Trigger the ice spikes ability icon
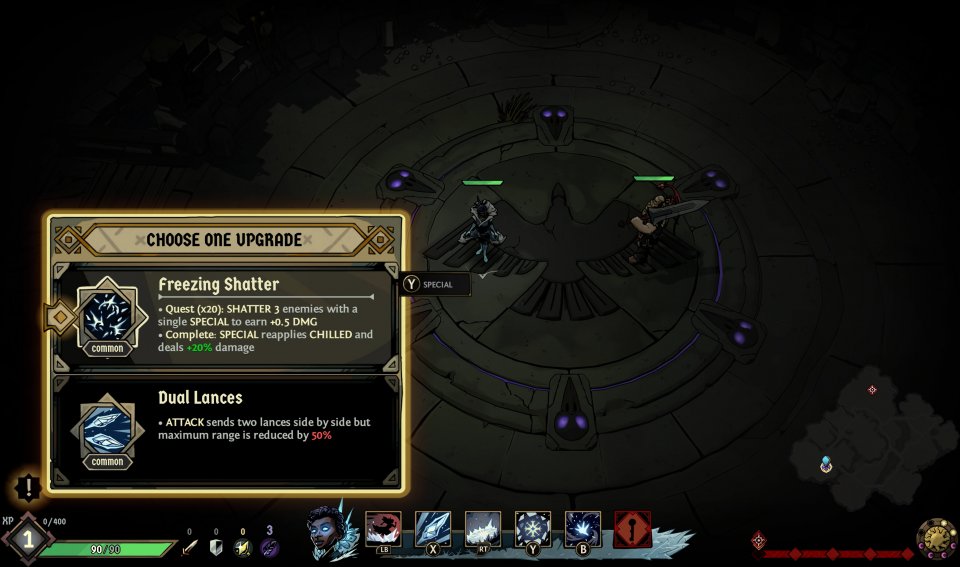 coord(483,528)
